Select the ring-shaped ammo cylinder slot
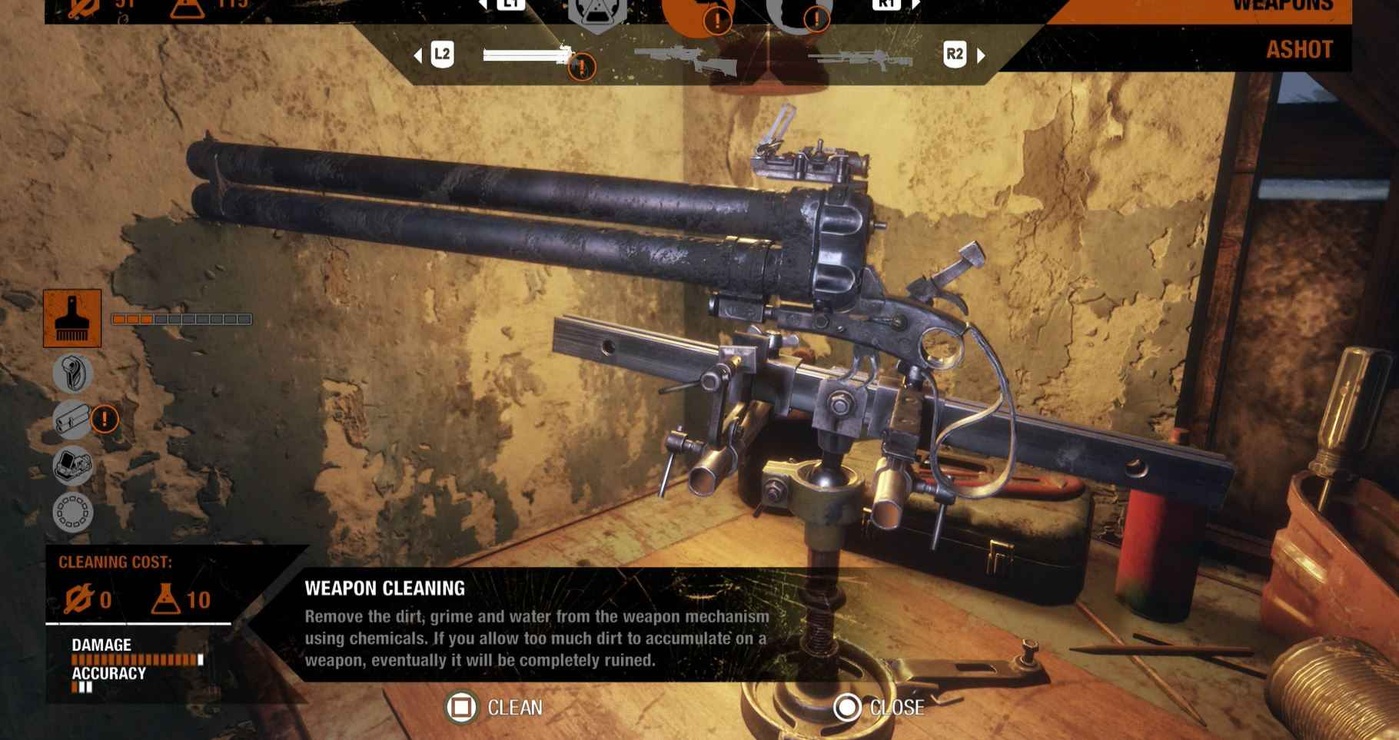The height and width of the screenshot is (740, 1399). point(72,512)
